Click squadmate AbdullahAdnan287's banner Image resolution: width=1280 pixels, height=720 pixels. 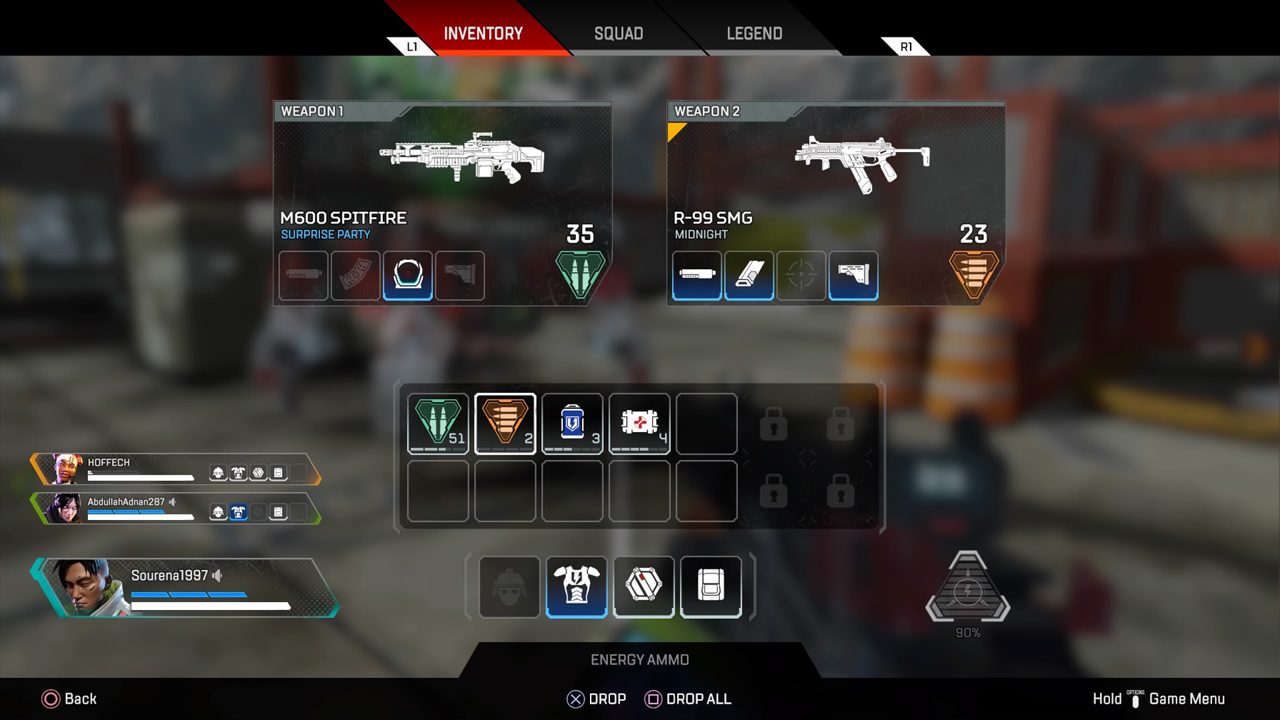175,508
